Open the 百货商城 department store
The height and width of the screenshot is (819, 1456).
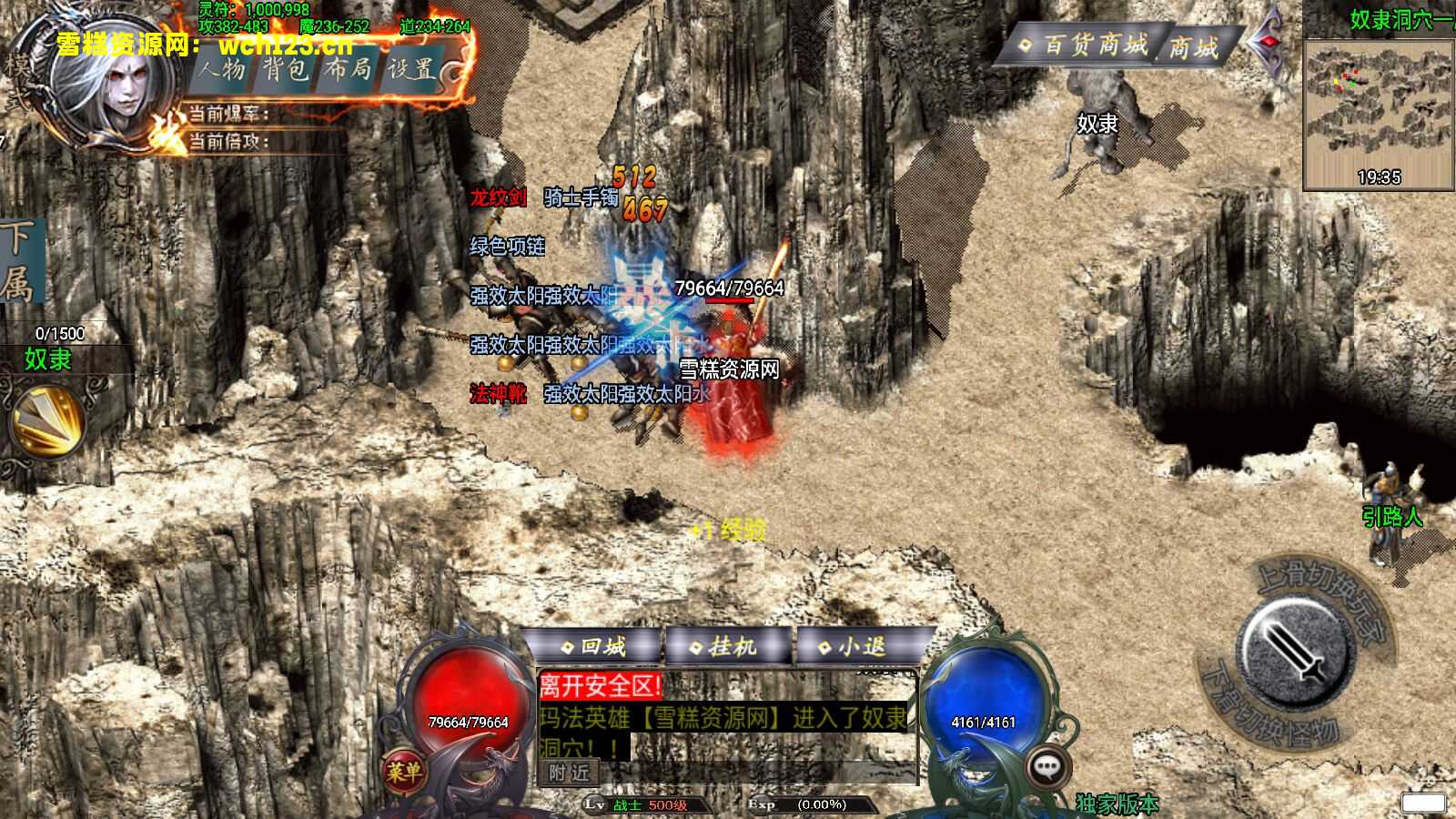(1083, 45)
